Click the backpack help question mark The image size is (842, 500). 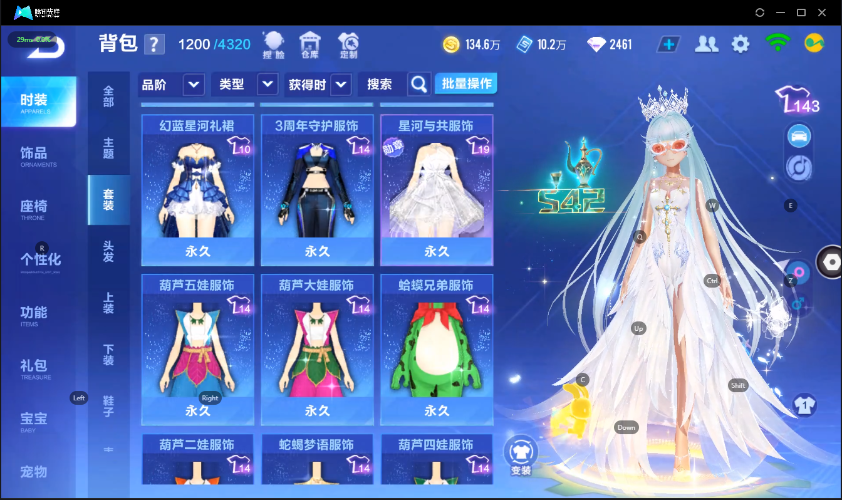(154, 44)
